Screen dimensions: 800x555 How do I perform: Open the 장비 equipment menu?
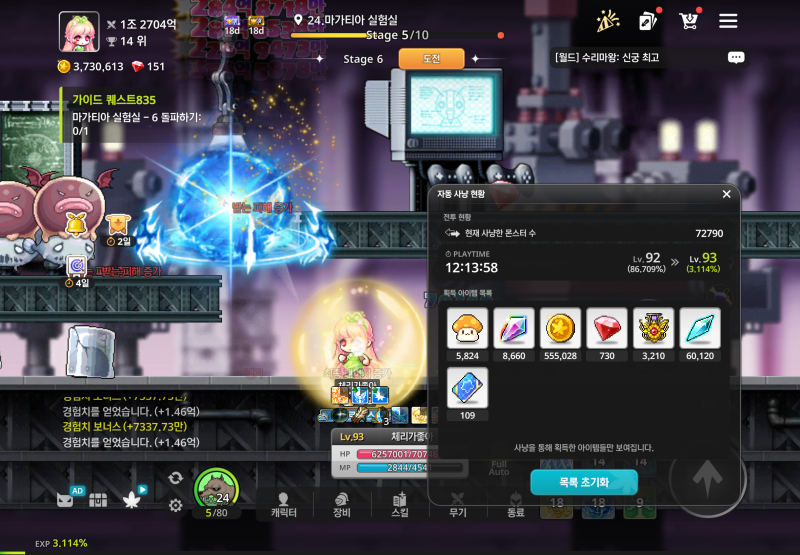pyautogui.click(x=342, y=504)
